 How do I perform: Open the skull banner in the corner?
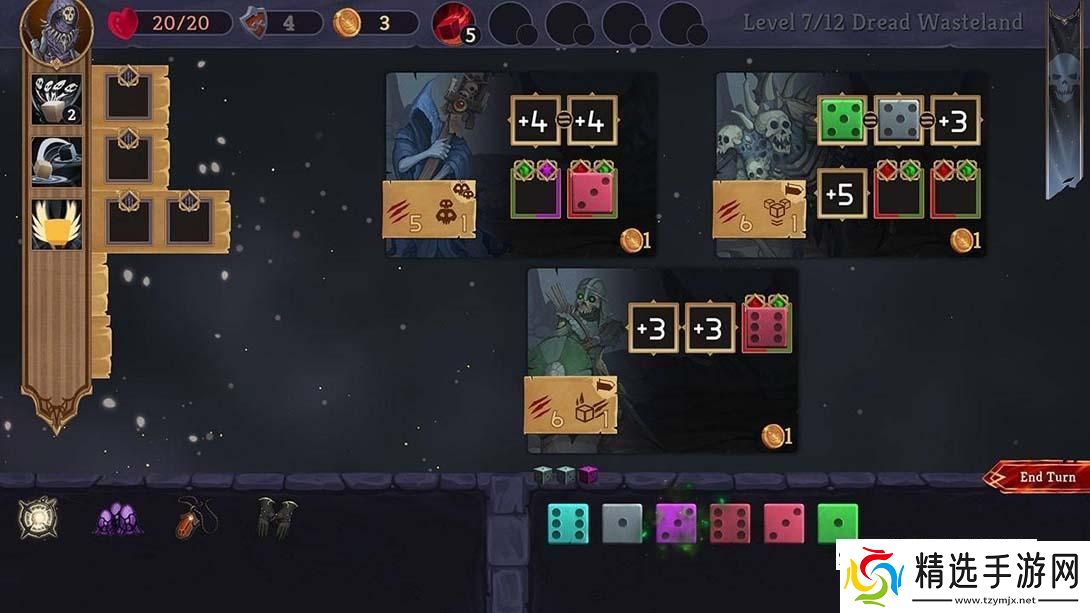[x=1062, y=100]
